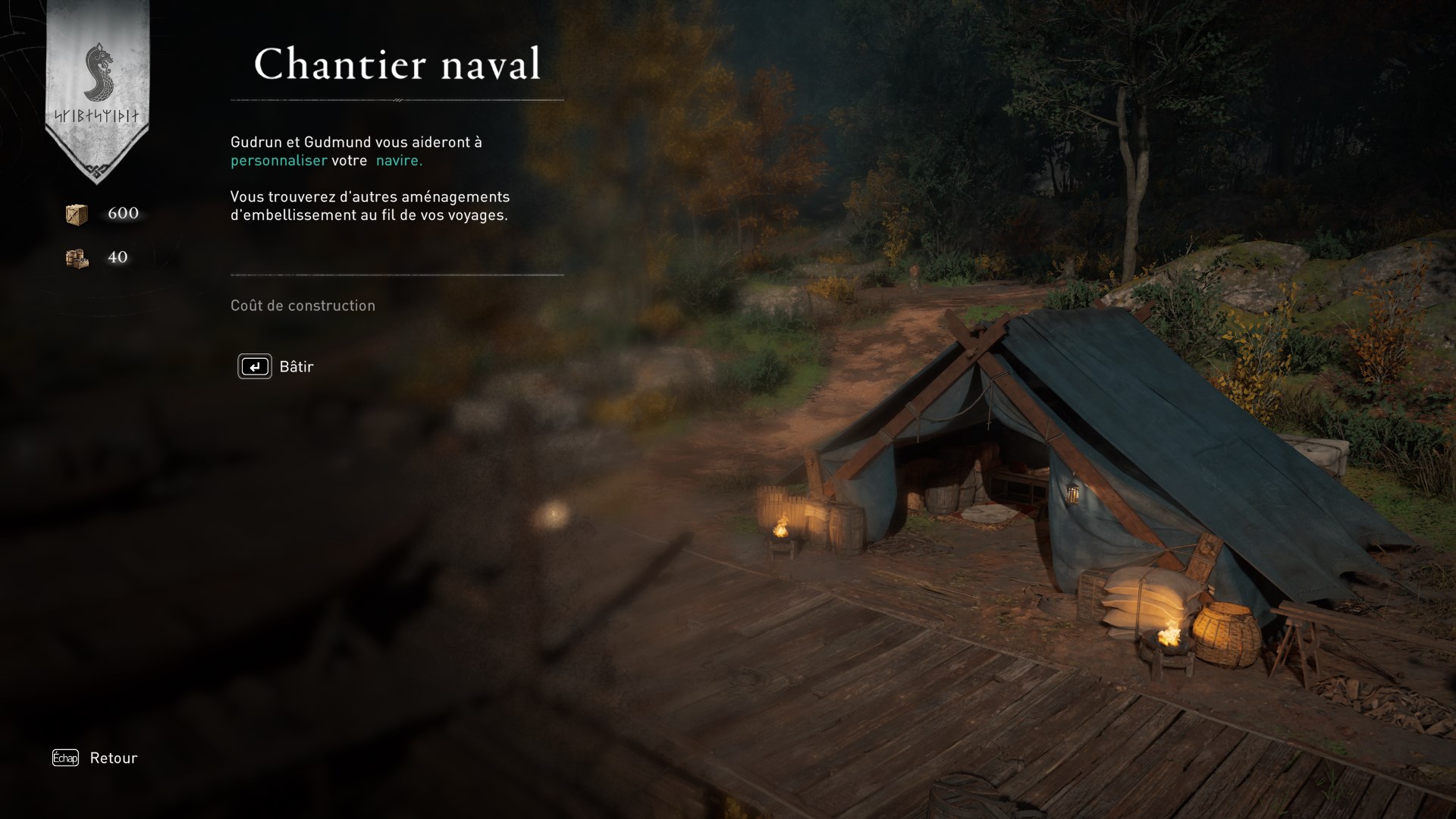Open the Retour navigation entry

coord(112,758)
